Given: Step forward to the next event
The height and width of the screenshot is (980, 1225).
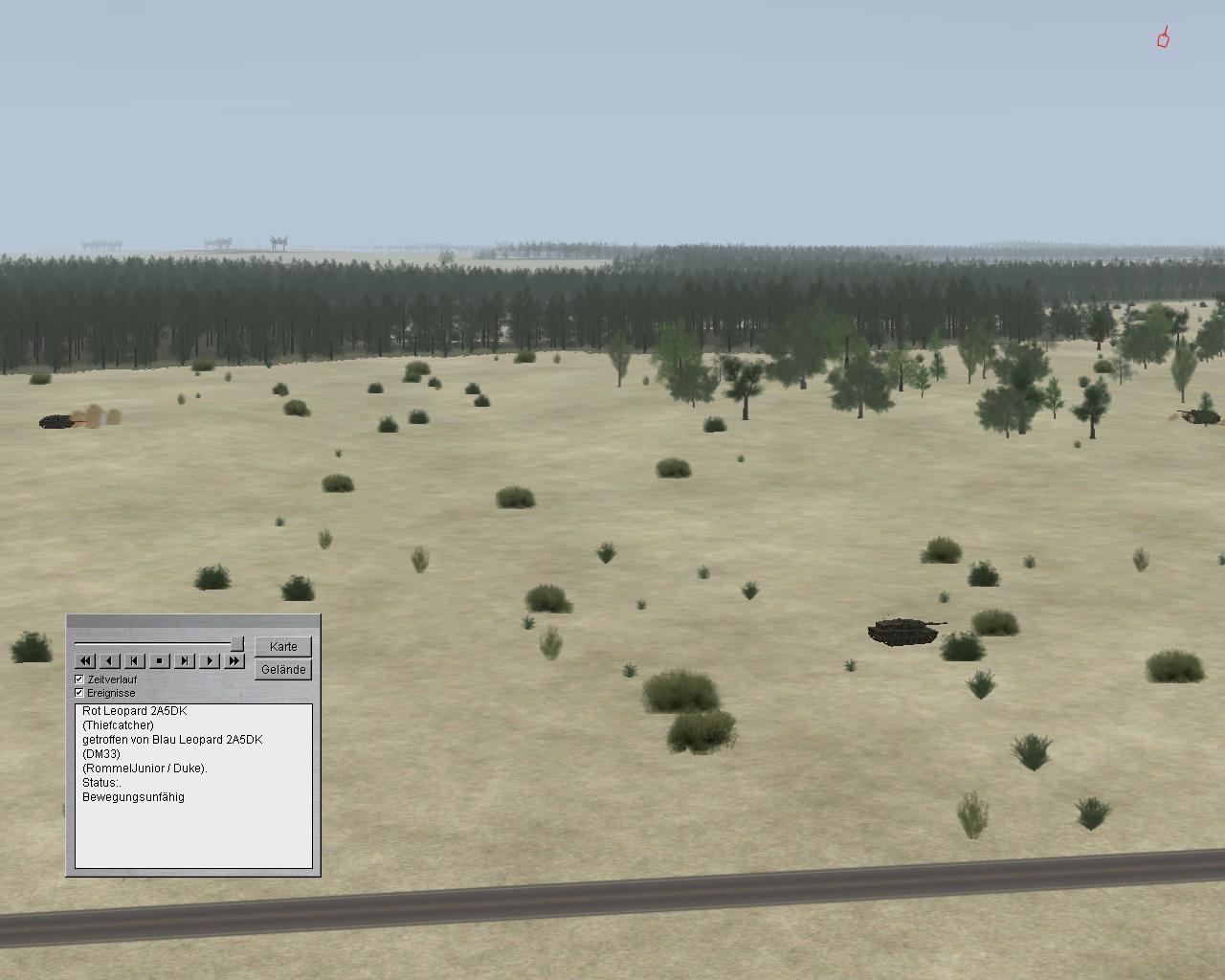Looking at the screenshot, I should pos(185,660).
